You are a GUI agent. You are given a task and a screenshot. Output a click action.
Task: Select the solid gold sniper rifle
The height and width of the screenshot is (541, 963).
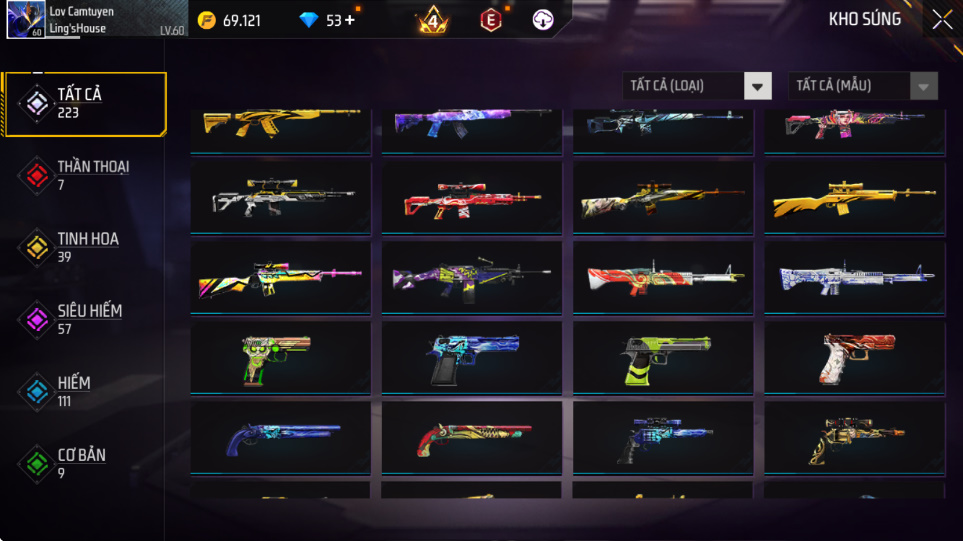(854, 199)
